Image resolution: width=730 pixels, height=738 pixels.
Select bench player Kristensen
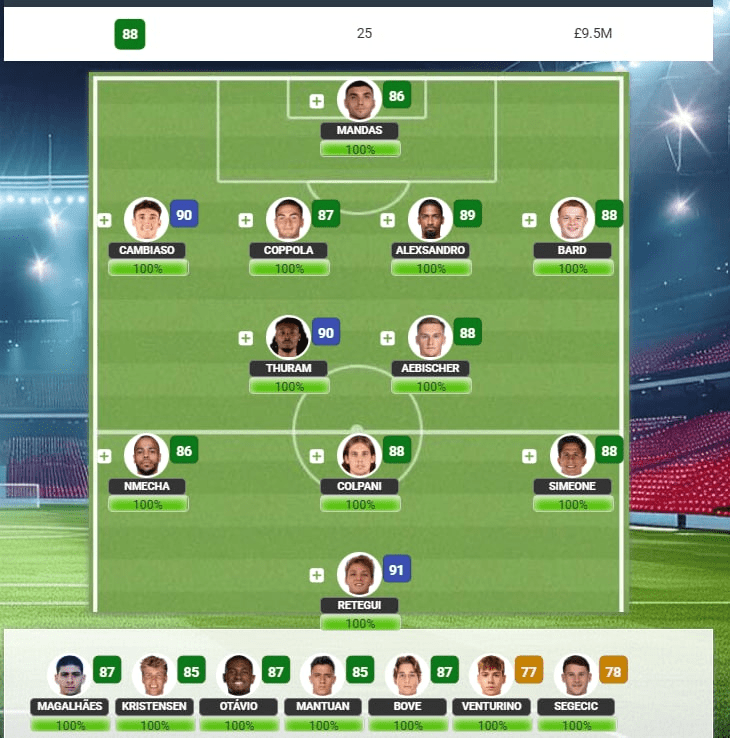click(x=154, y=675)
